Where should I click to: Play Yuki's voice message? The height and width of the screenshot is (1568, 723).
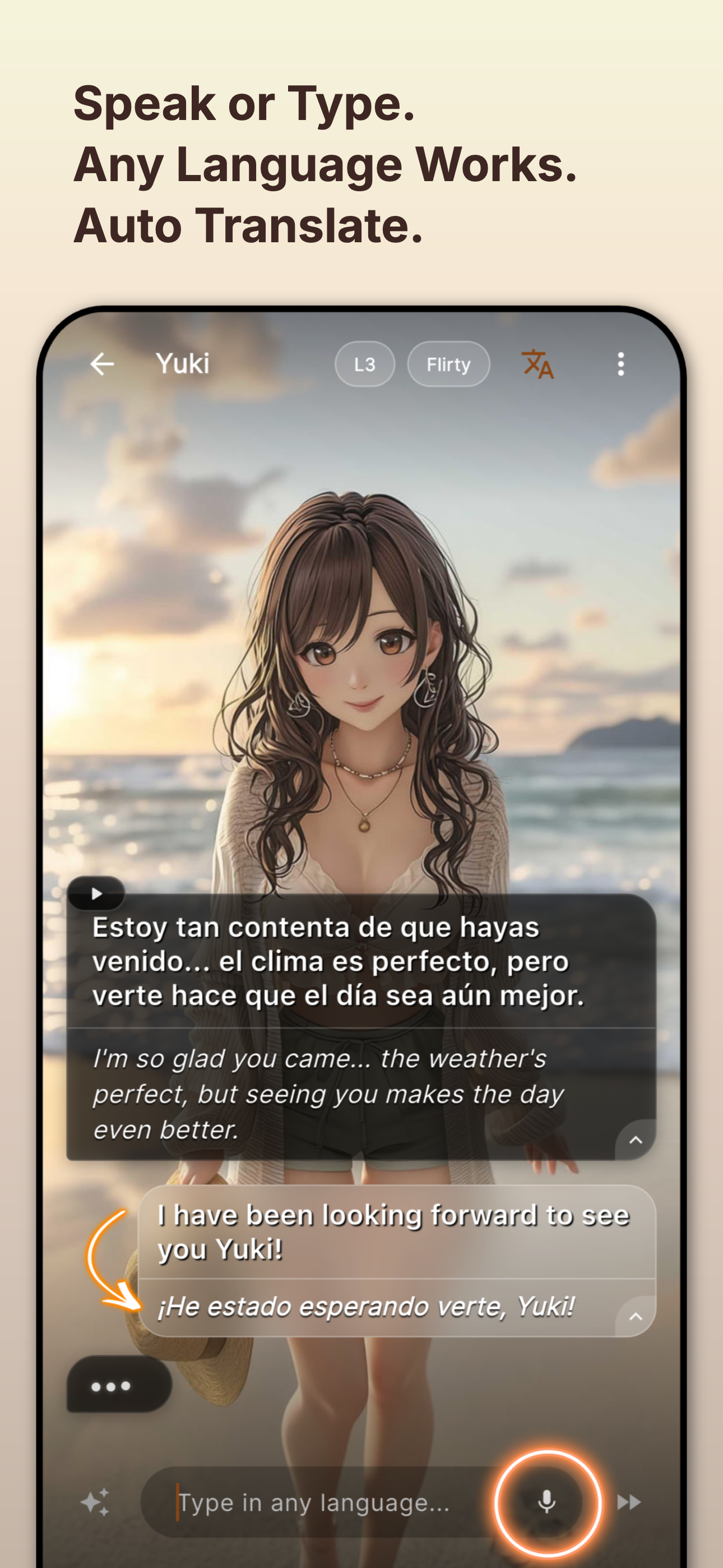pos(96,893)
